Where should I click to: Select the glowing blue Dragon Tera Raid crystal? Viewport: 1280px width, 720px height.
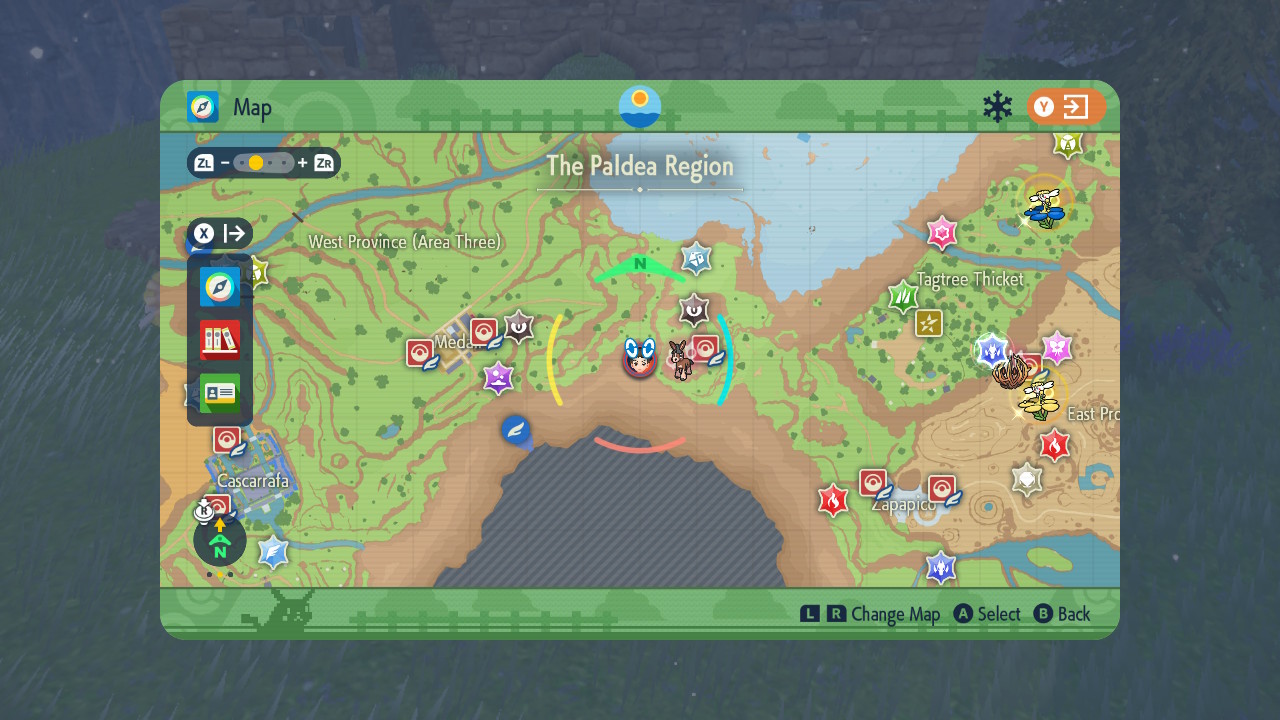click(x=991, y=349)
